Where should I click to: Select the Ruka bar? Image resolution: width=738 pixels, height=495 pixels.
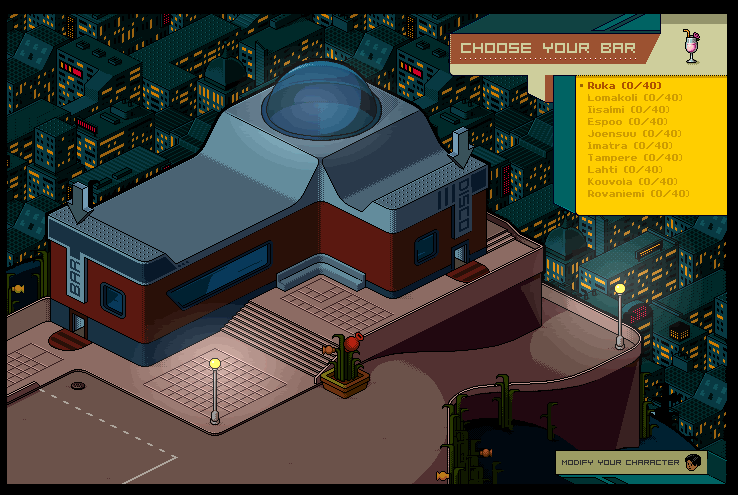pyautogui.click(x=624, y=86)
